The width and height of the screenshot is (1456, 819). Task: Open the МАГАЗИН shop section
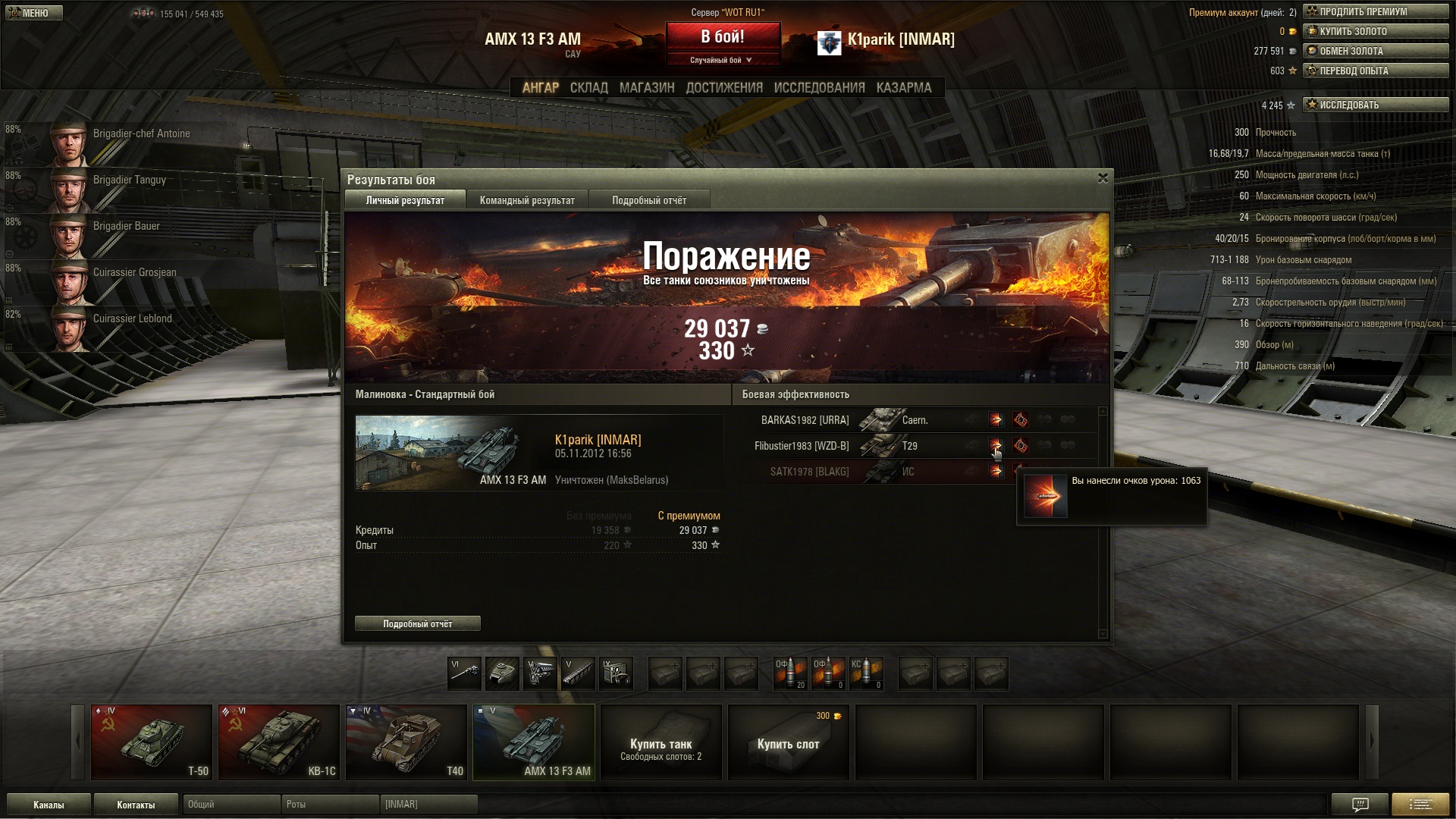pyautogui.click(x=646, y=88)
